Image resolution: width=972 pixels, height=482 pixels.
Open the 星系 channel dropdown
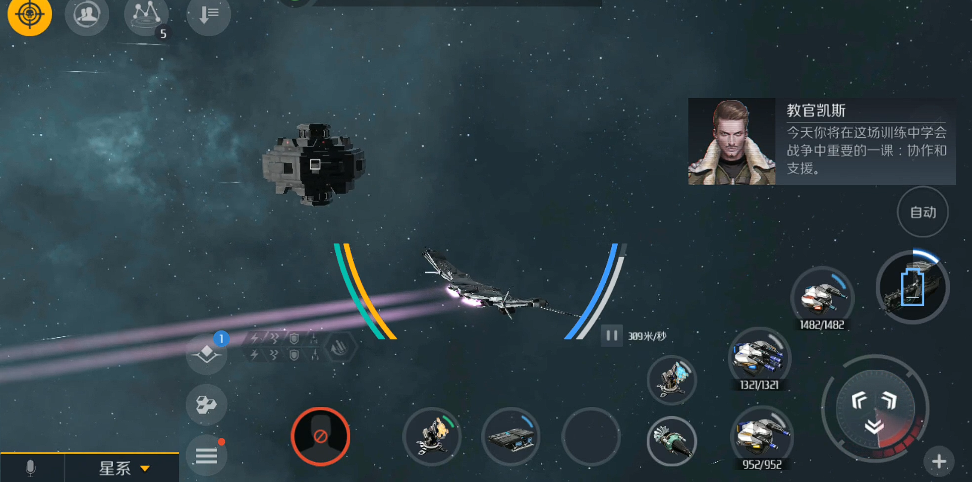[123, 468]
